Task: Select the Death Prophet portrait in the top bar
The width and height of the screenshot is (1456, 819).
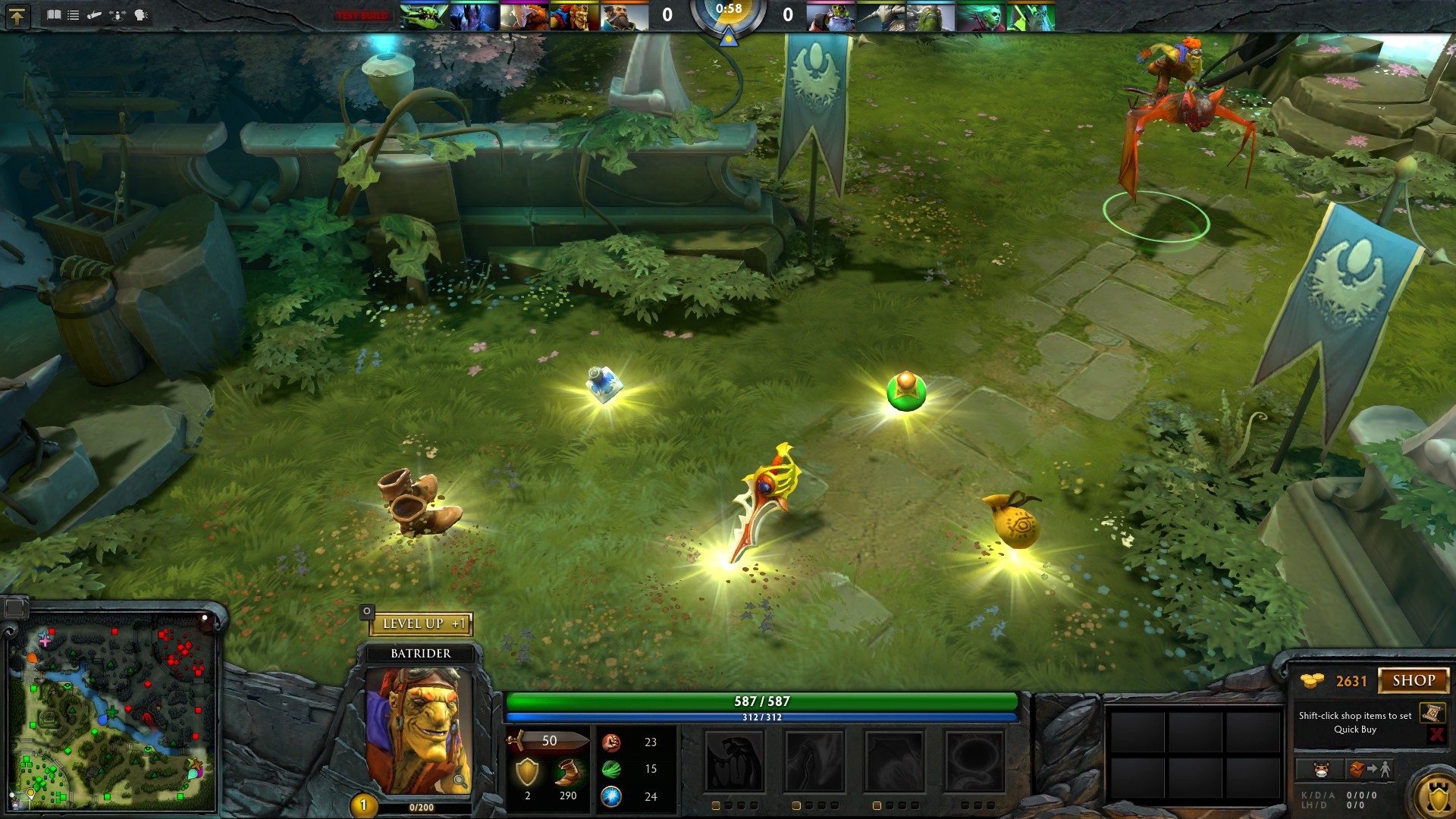Action: (981, 17)
